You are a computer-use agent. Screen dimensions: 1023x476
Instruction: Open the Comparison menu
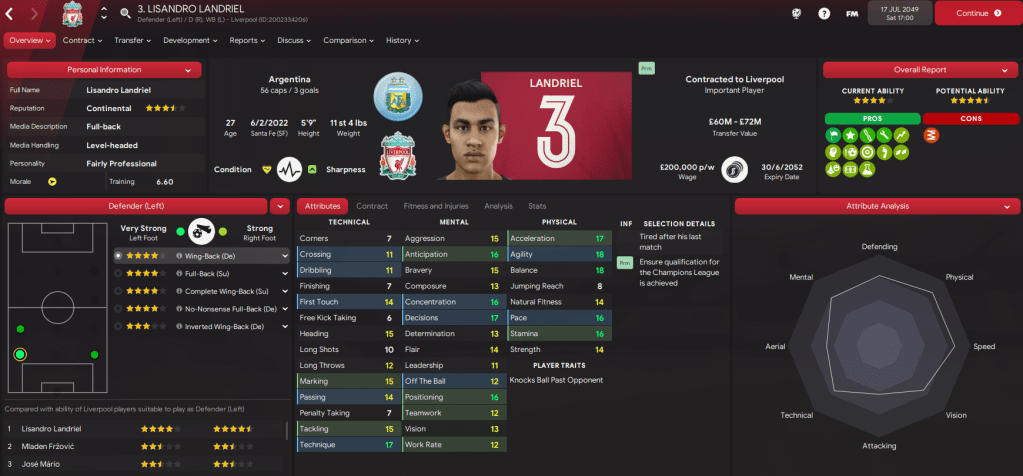[x=348, y=41]
